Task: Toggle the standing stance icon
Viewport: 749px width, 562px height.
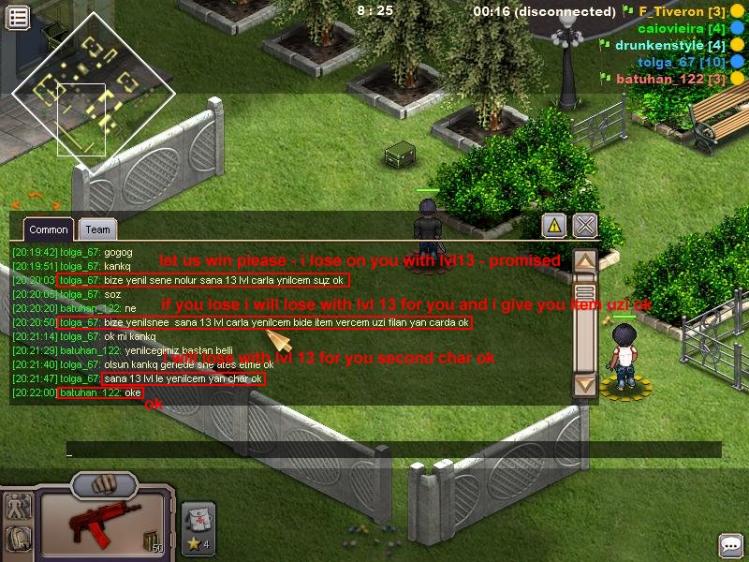Action: 19,506
